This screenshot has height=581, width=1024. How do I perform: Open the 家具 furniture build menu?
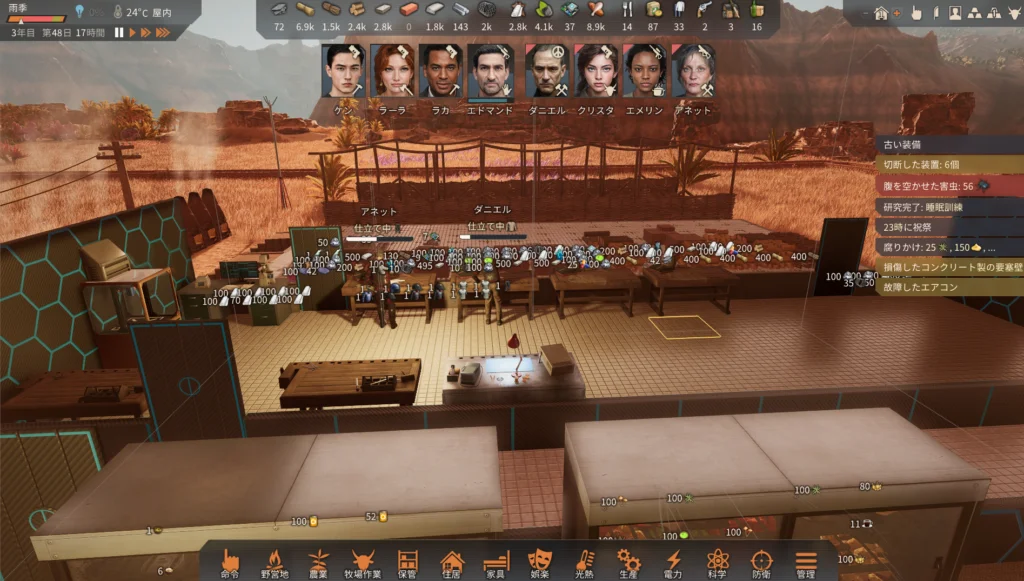pos(496,562)
